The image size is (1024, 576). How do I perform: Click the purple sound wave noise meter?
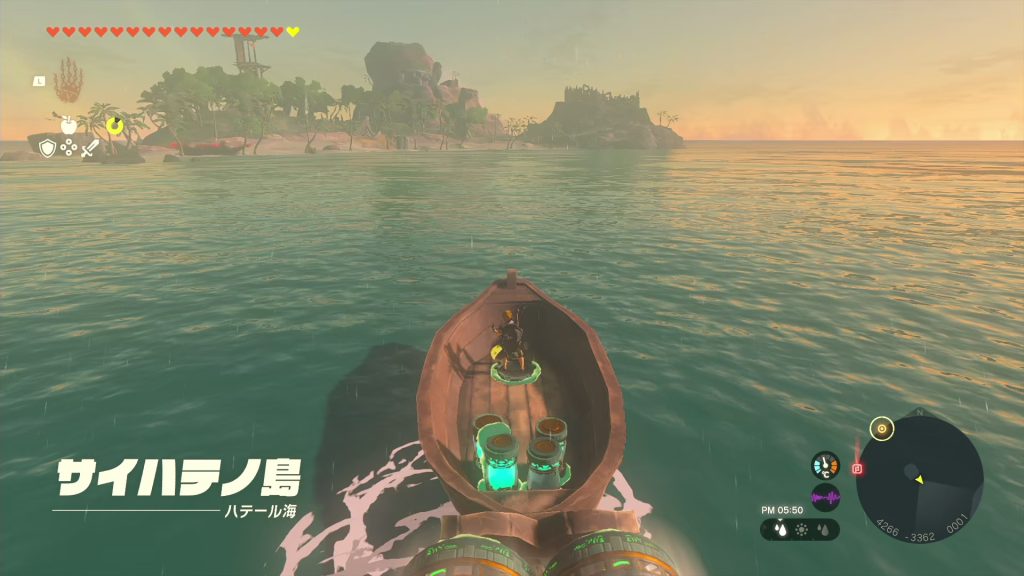[825, 497]
